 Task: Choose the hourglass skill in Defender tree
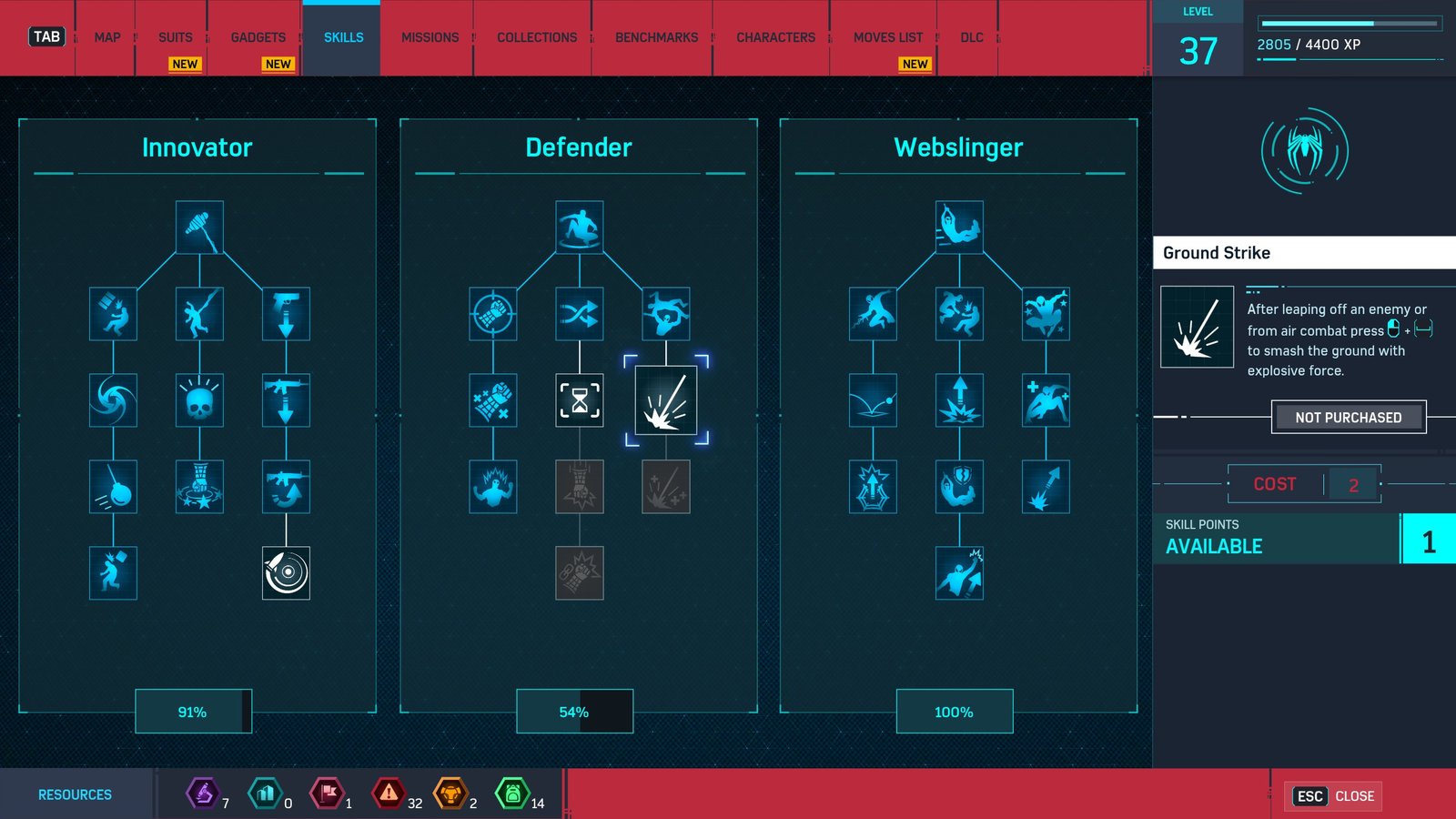pos(580,400)
